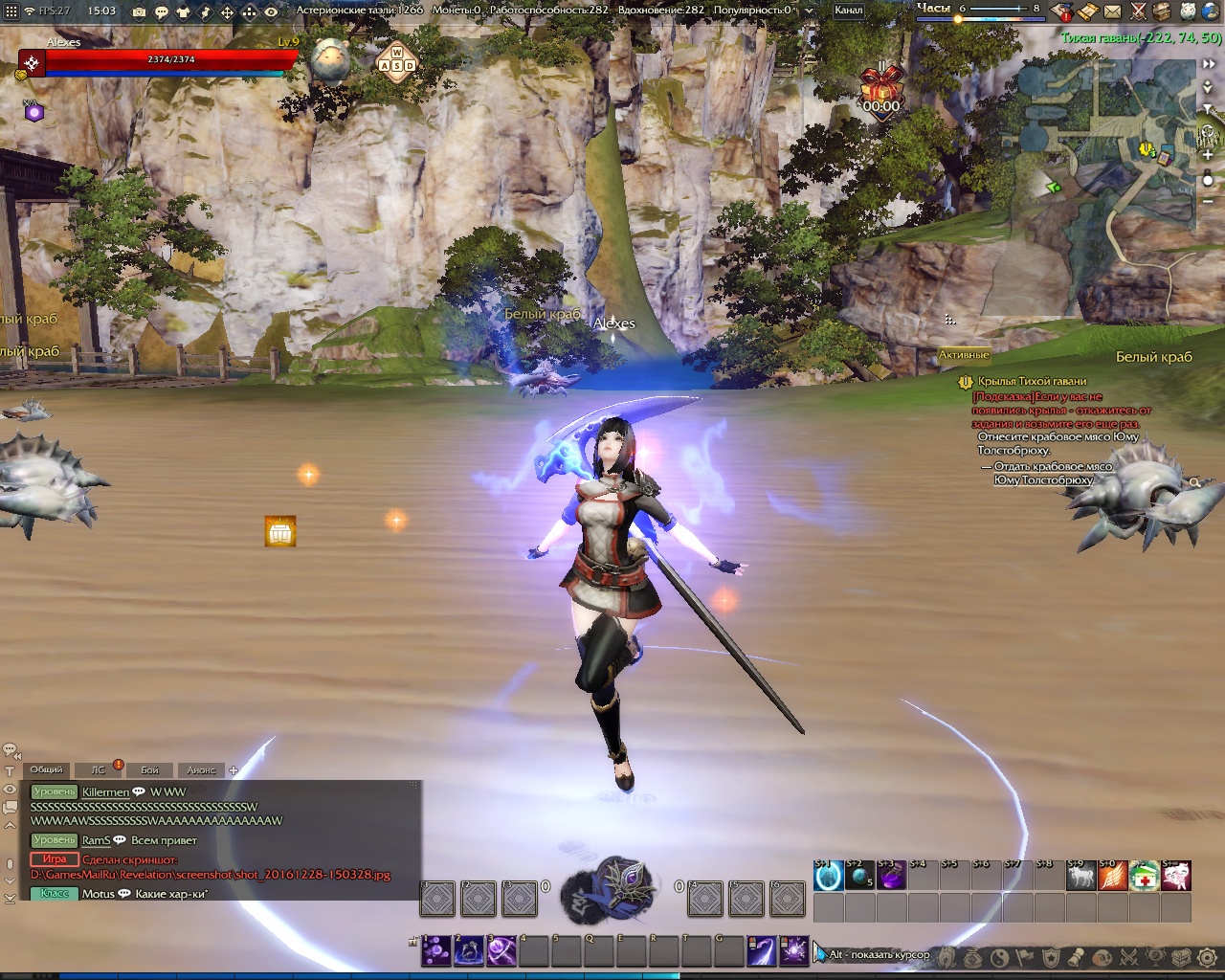This screenshot has height=980, width=1225.
Task: Activate the orange wings skill slot
Action: (1112, 876)
